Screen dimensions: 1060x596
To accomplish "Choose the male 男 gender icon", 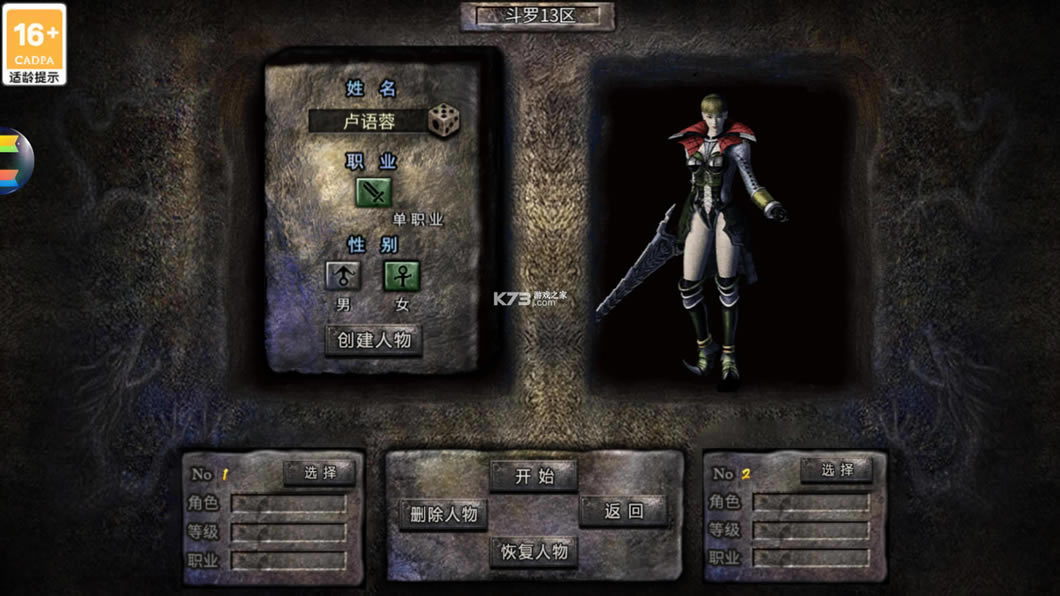I will (343, 276).
